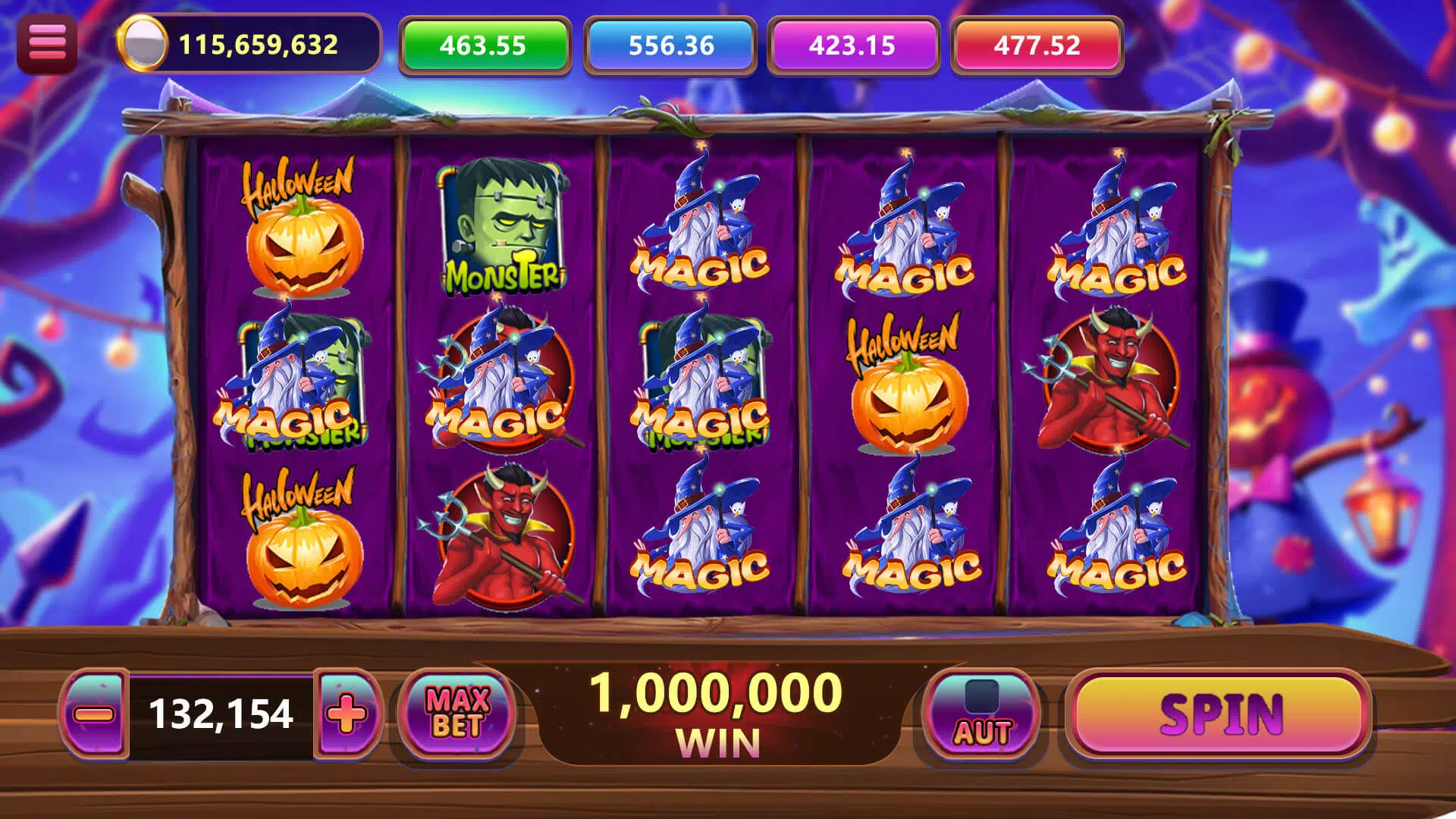Click the coin balance display
1456x819 pixels.
tap(250, 45)
